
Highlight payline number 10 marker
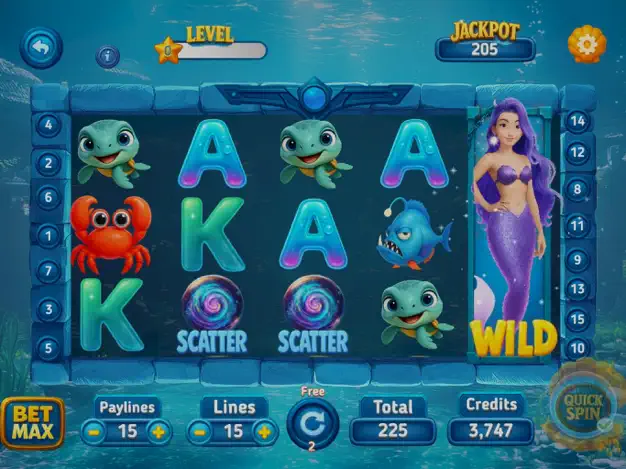(x=577, y=347)
